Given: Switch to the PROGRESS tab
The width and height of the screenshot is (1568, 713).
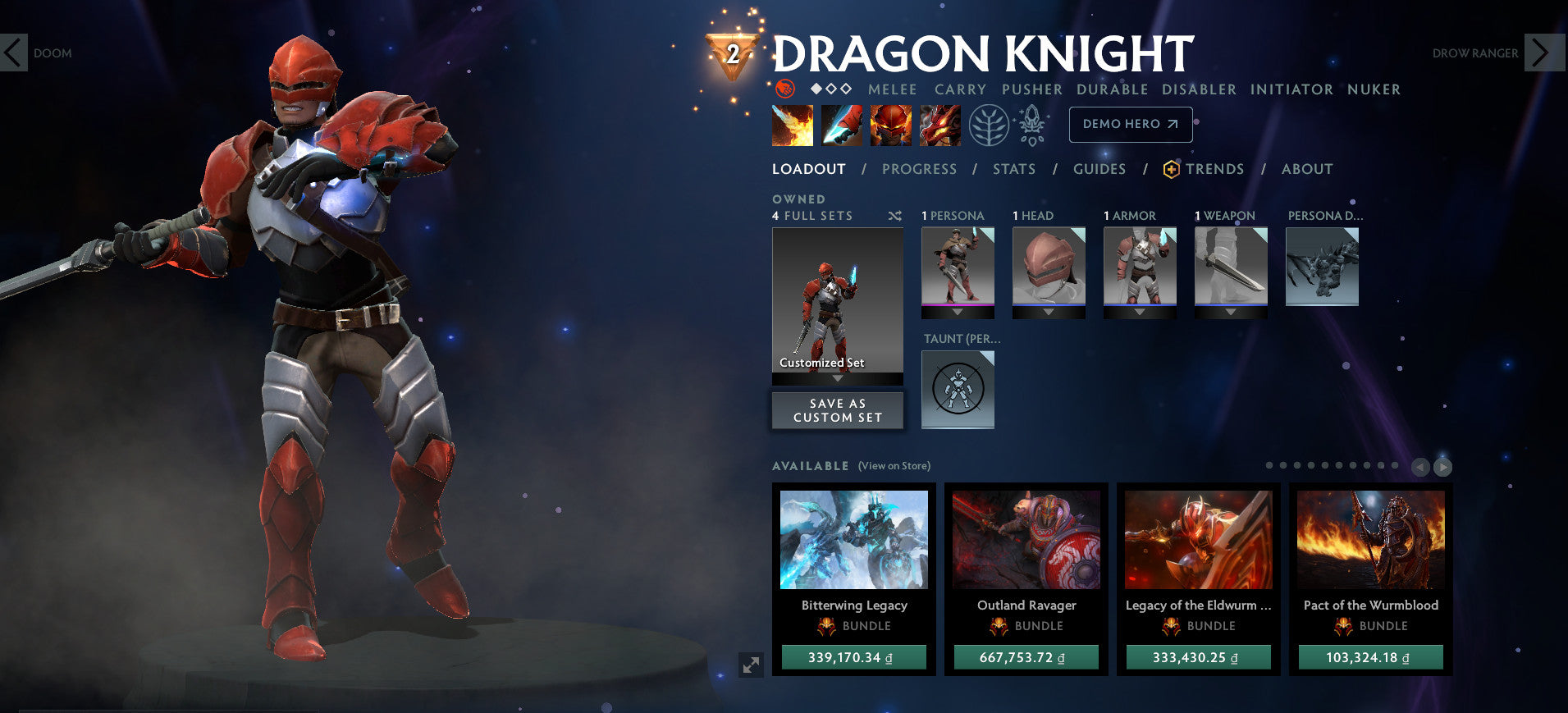Looking at the screenshot, I should (x=920, y=169).
